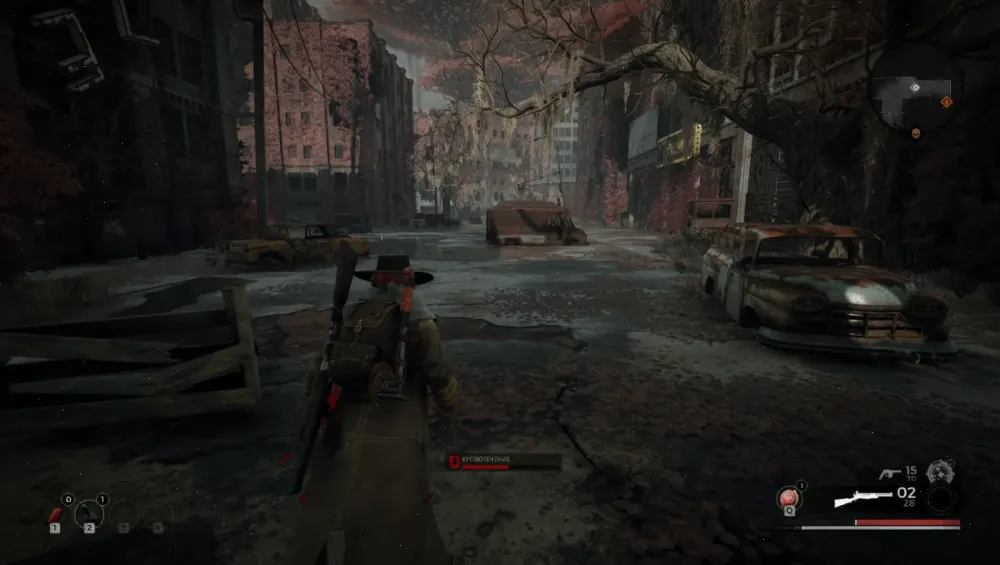Select the white diamond marker on the minimap
The height and width of the screenshot is (565, 1000).
coord(916,89)
